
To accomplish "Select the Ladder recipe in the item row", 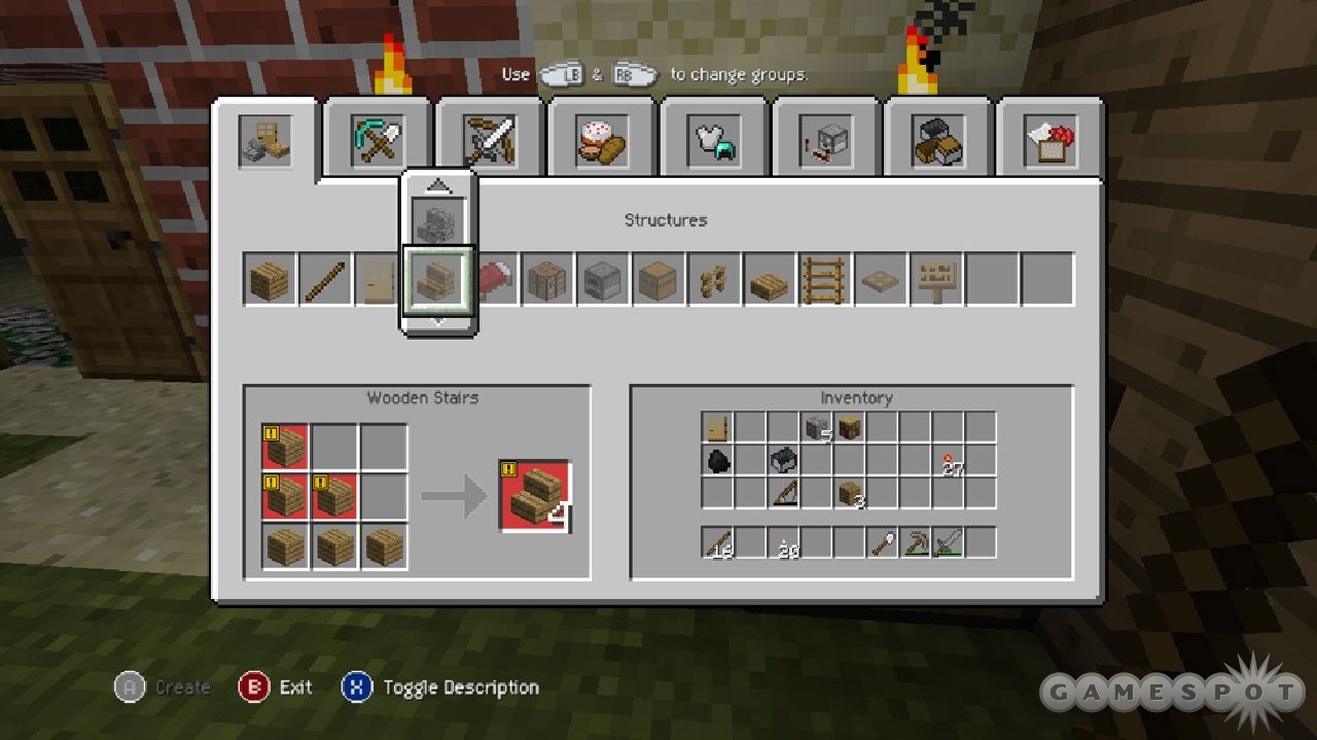I will (824, 279).
